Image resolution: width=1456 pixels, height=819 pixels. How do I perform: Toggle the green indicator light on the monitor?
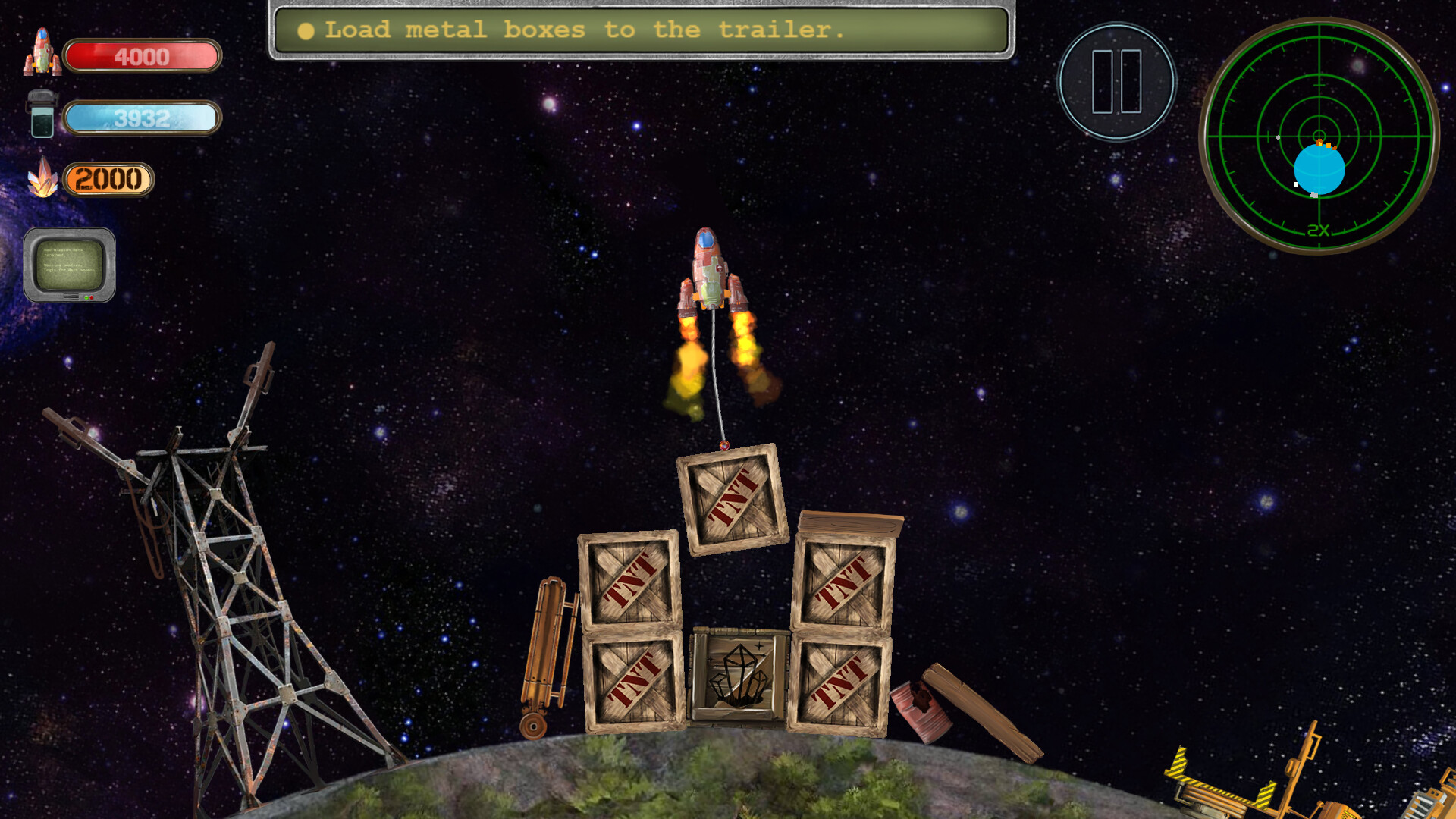[86, 297]
